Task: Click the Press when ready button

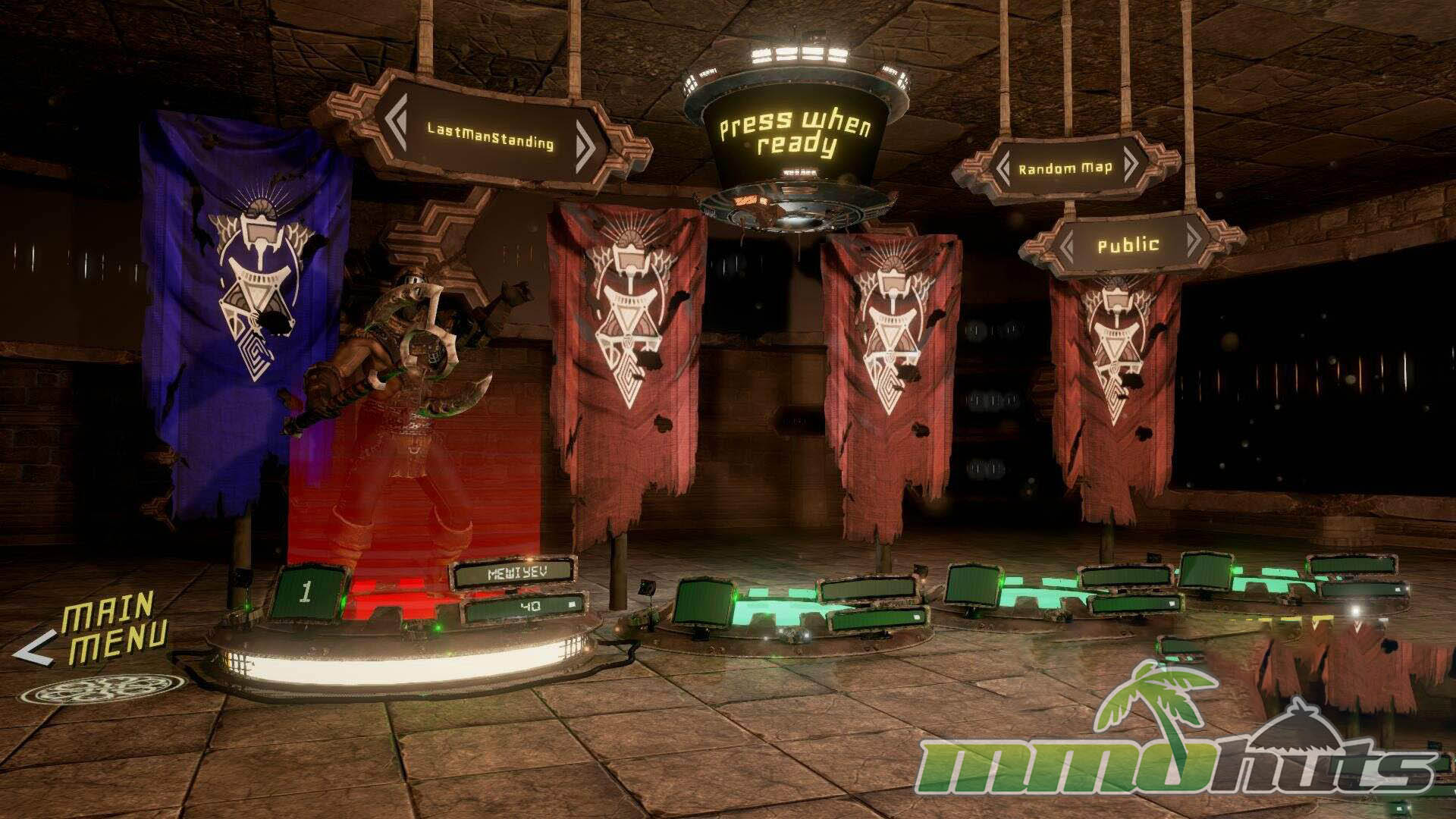Action: coord(795,134)
